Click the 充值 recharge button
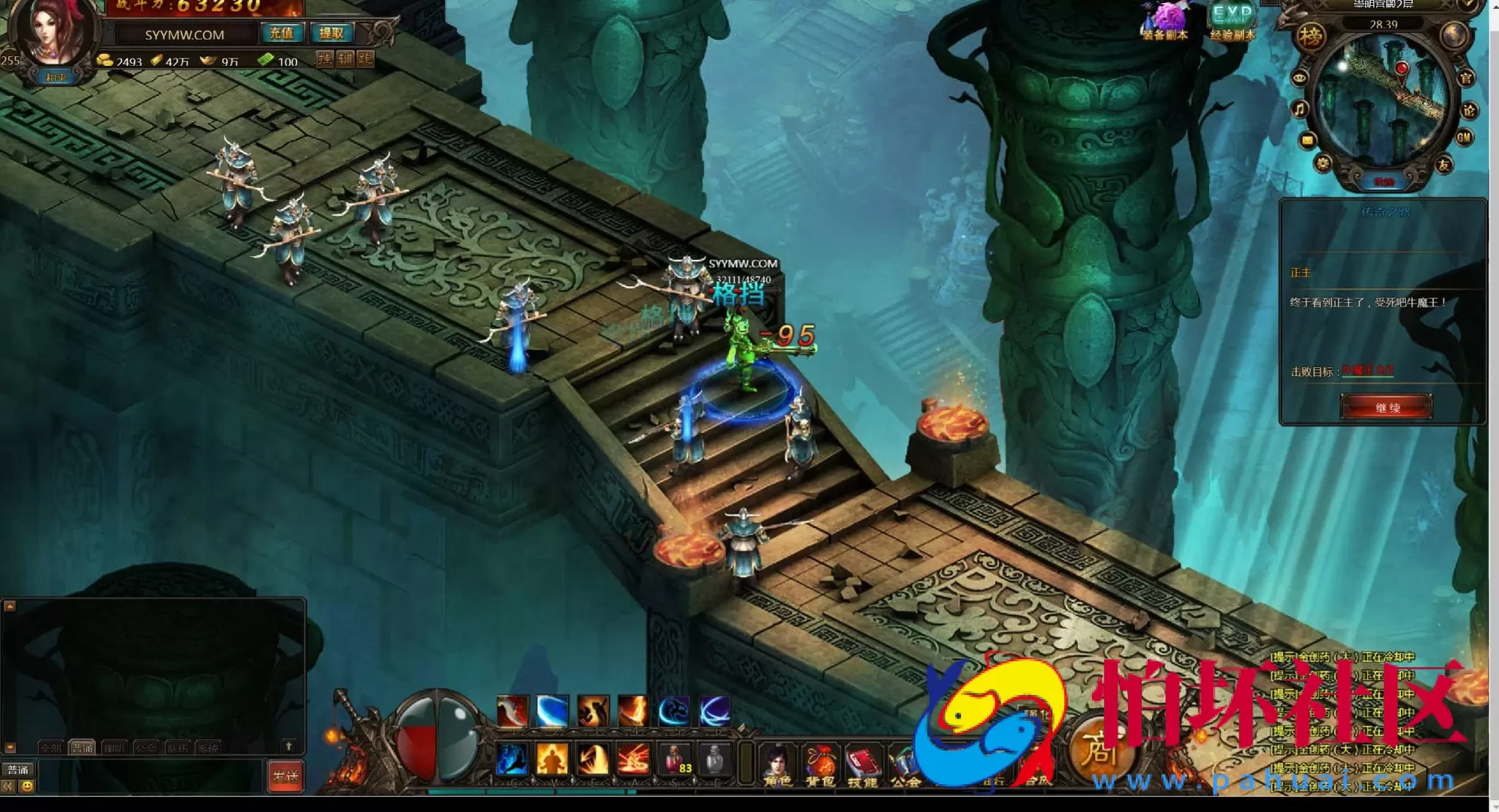Screen dimensions: 1499x812 tap(281, 34)
